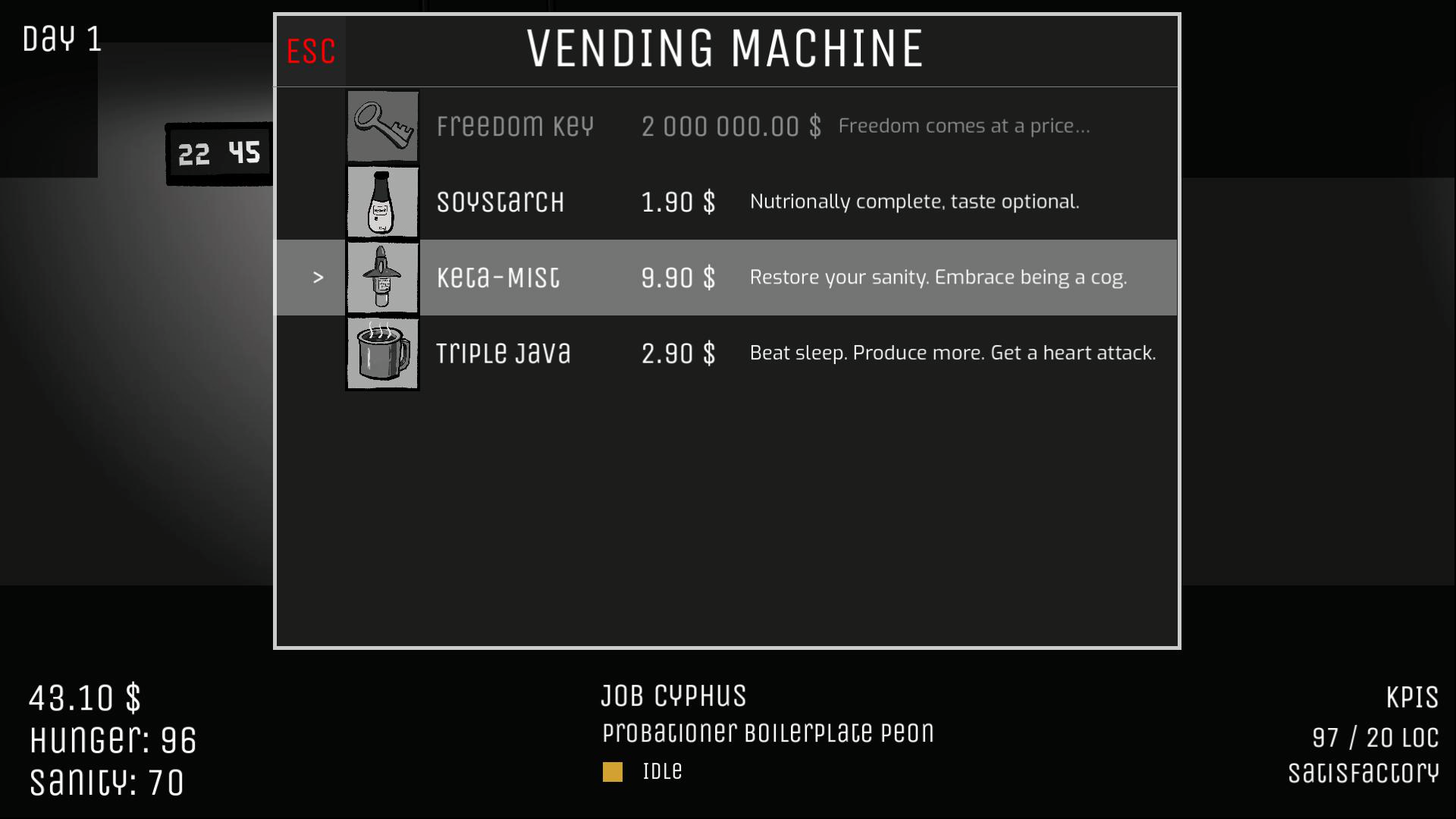Click the yellow Idle status square
The width and height of the screenshot is (1456, 819).
tap(612, 771)
